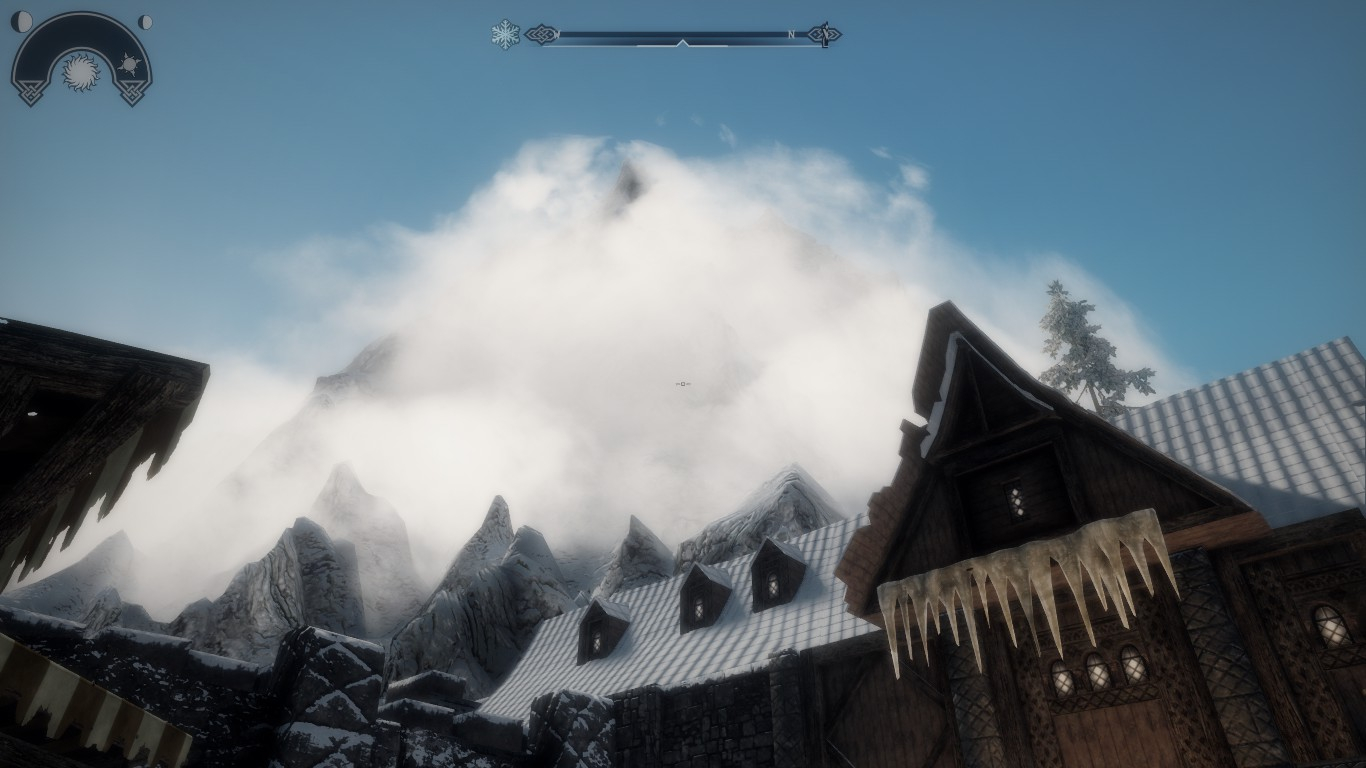
Task: Click the north marker on the compass
Action: tap(791, 35)
